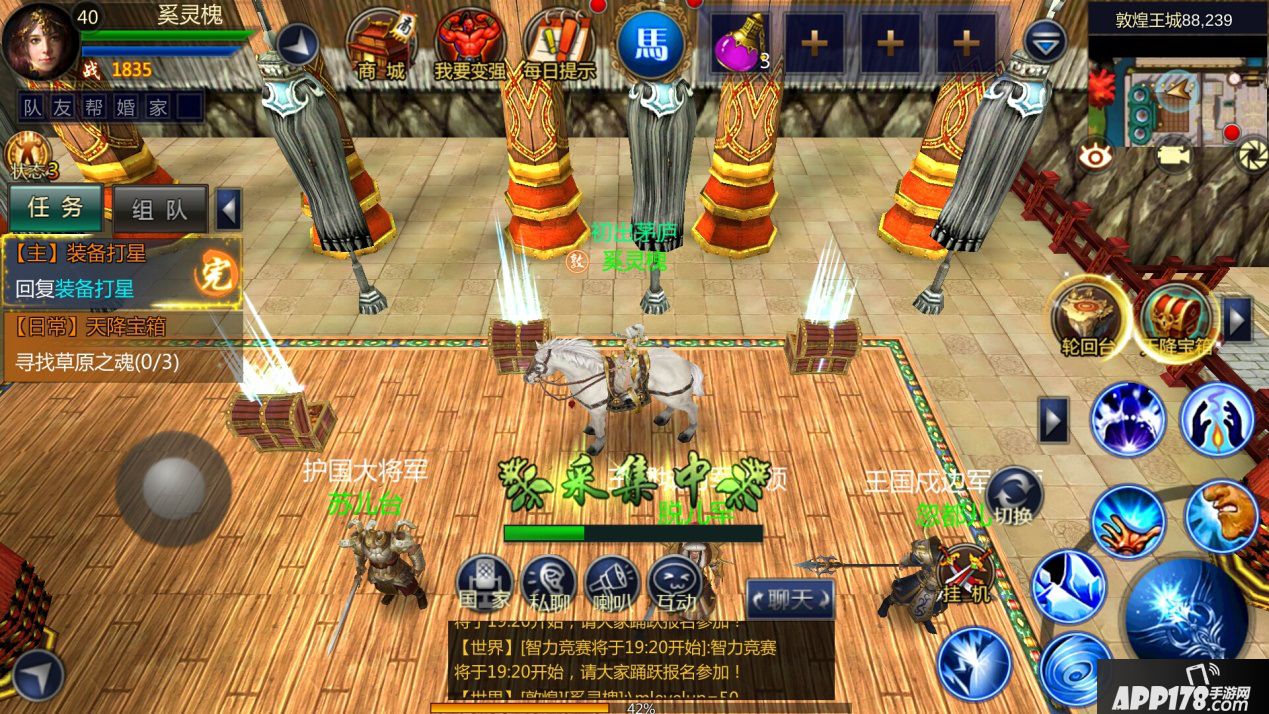The width and height of the screenshot is (1269, 714).
Task: Toggle the 馬 mount button
Action: pyautogui.click(x=650, y=43)
